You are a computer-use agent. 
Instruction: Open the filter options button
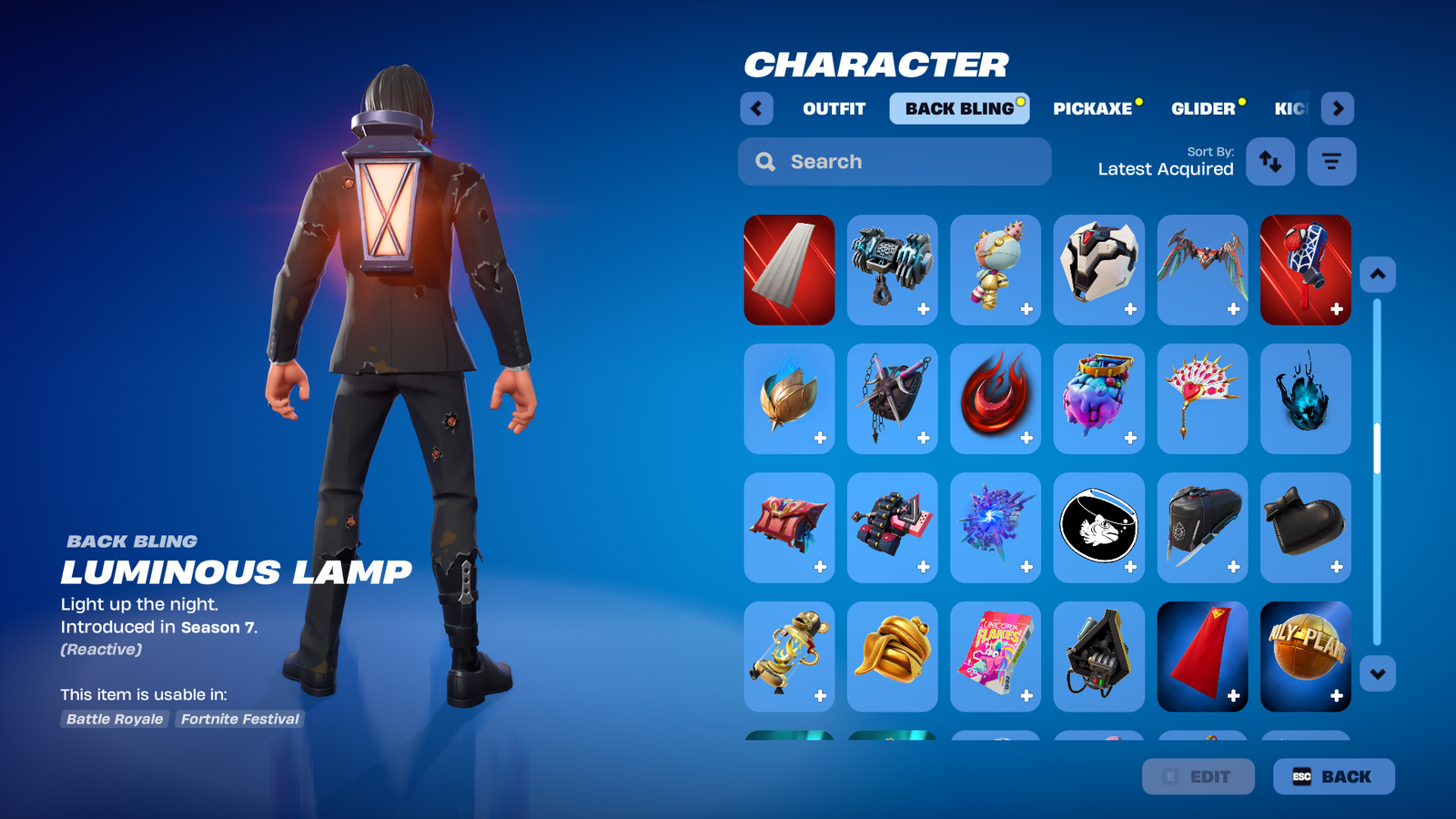point(1331,162)
